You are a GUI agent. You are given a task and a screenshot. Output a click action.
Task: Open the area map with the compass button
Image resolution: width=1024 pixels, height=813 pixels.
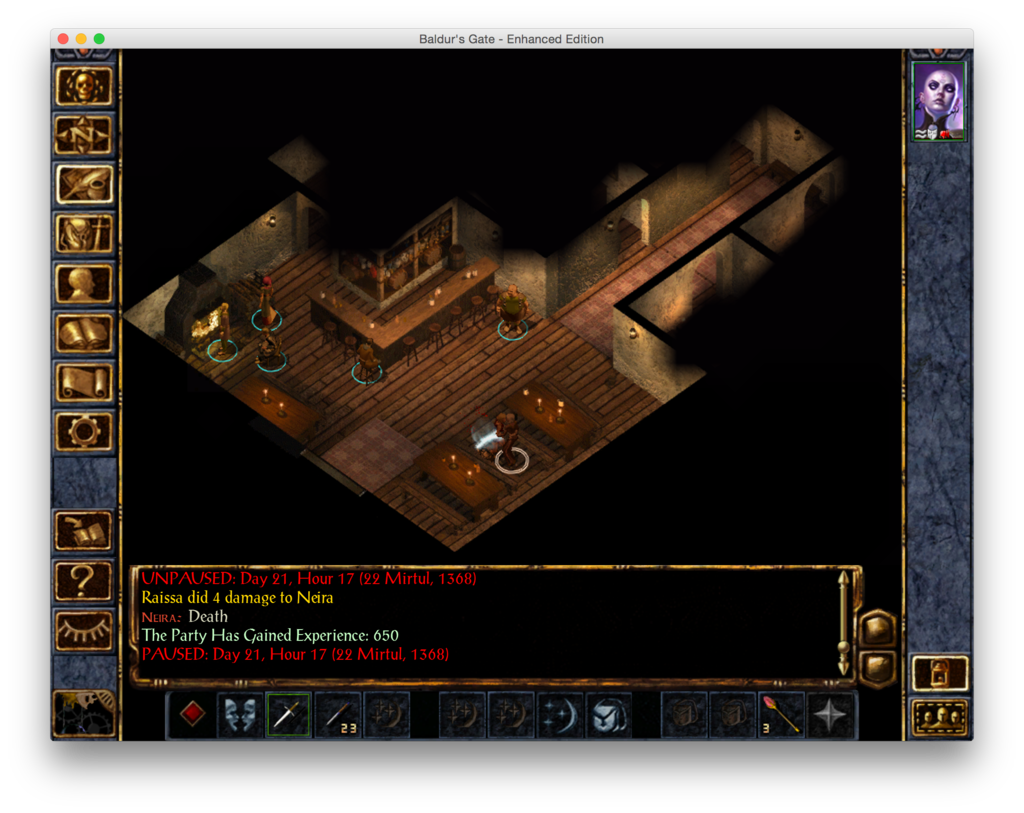(85, 135)
